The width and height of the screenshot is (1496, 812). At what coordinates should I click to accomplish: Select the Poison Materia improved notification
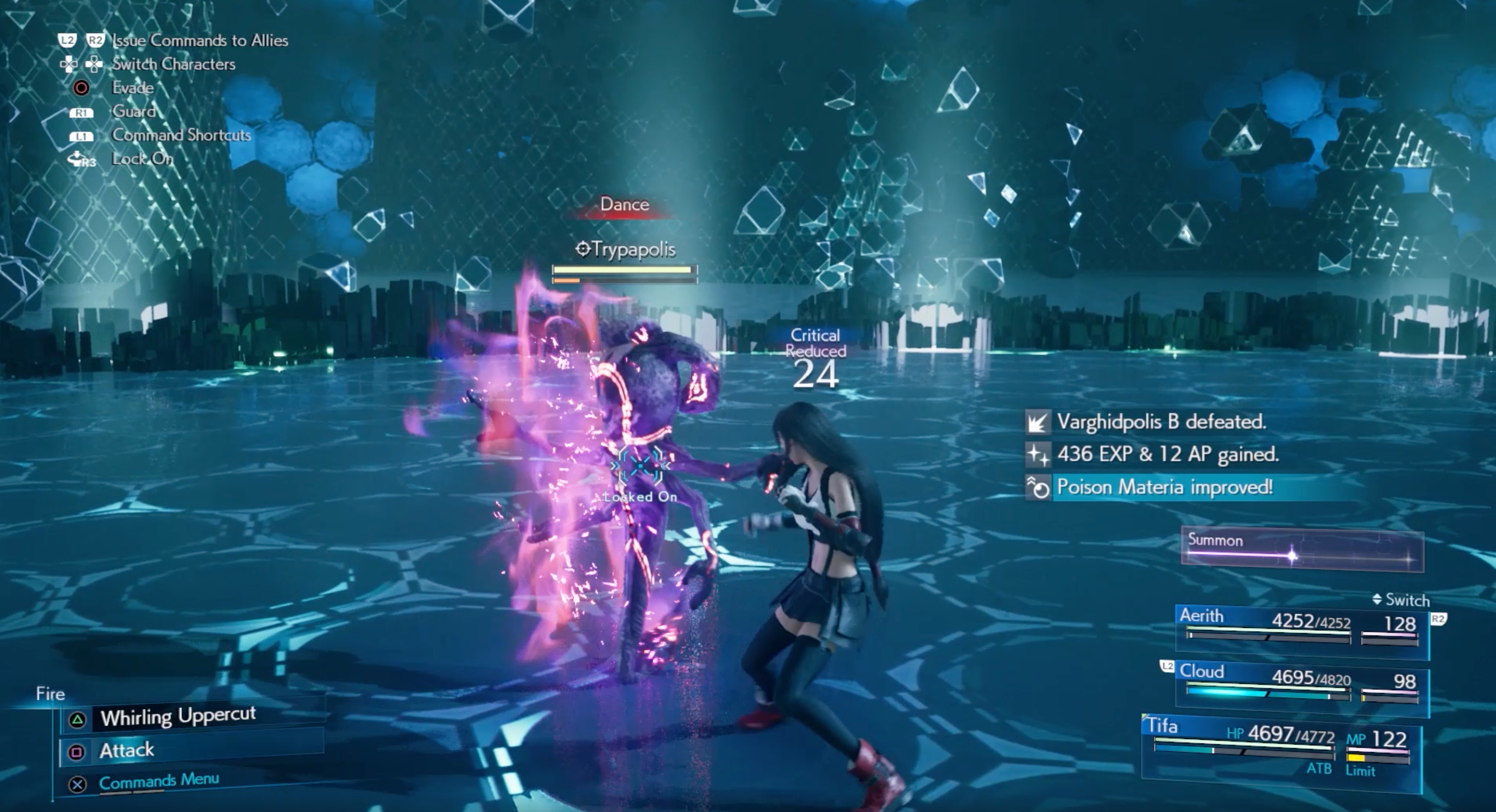[x=1165, y=487]
